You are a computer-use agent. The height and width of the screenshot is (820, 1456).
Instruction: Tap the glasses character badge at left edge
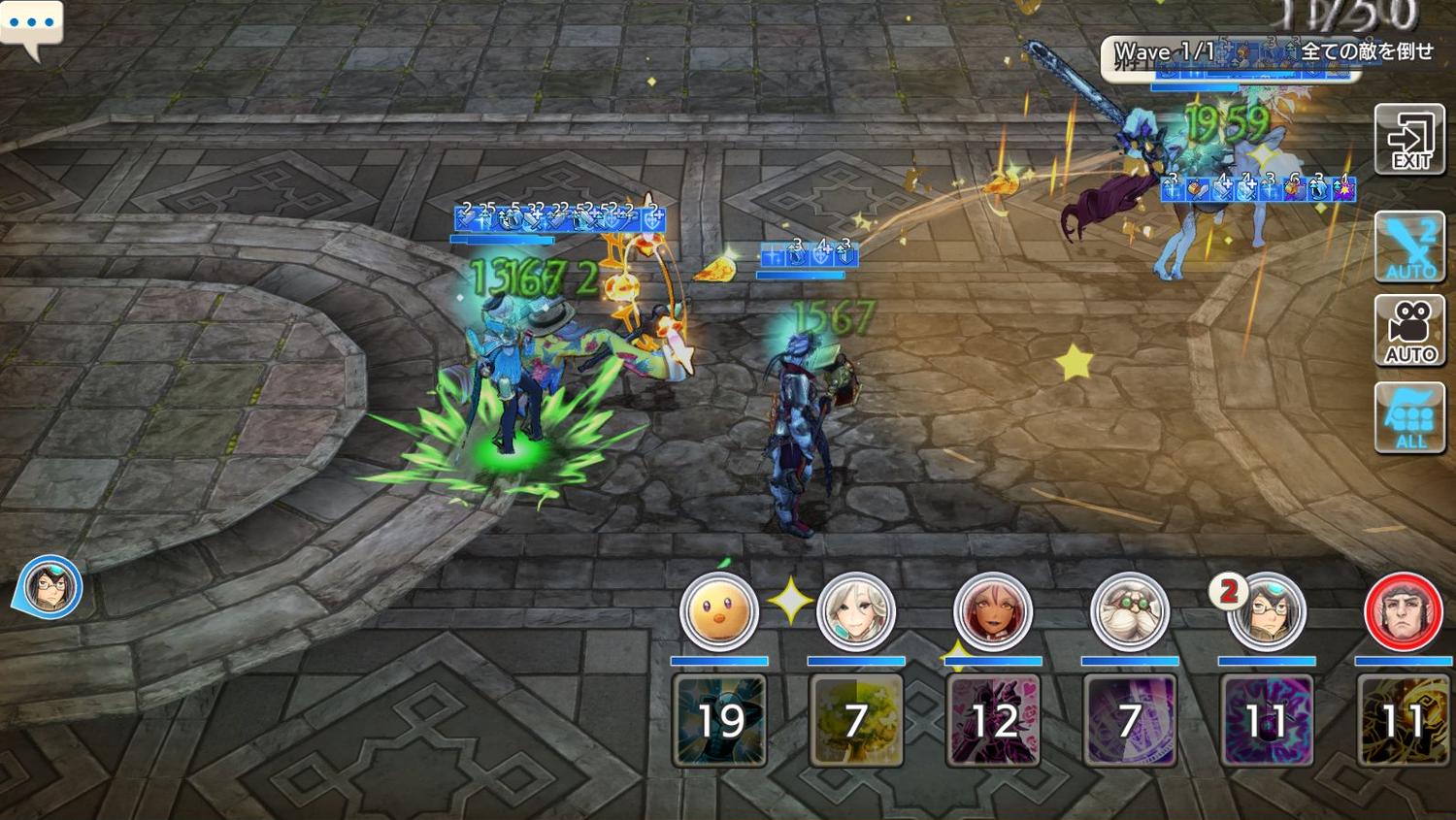point(49,587)
